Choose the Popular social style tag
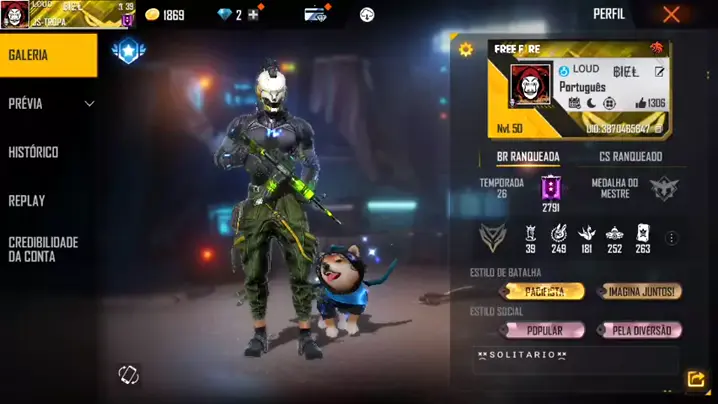Screen dimensions: 718x404 tap(544, 330)
